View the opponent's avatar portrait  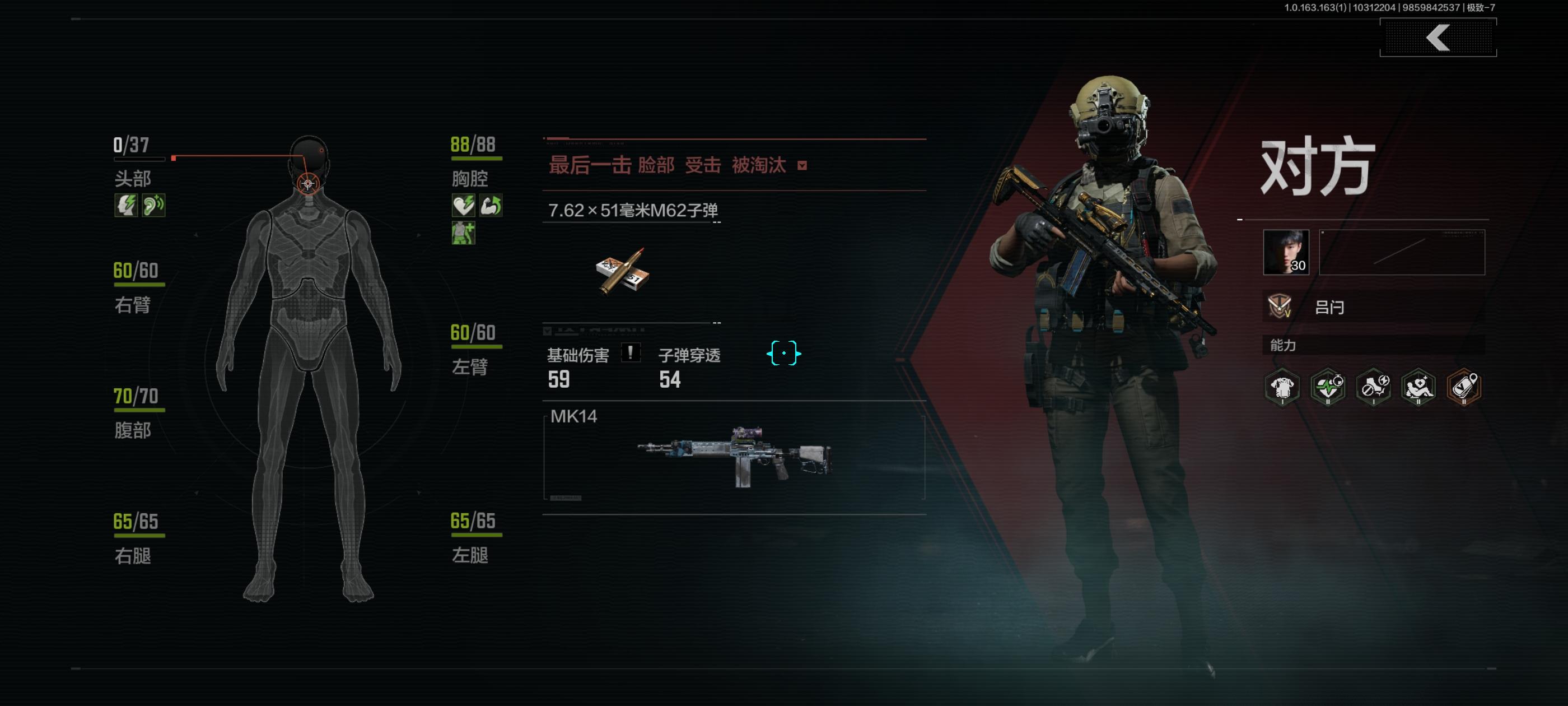click(1286, 252)
